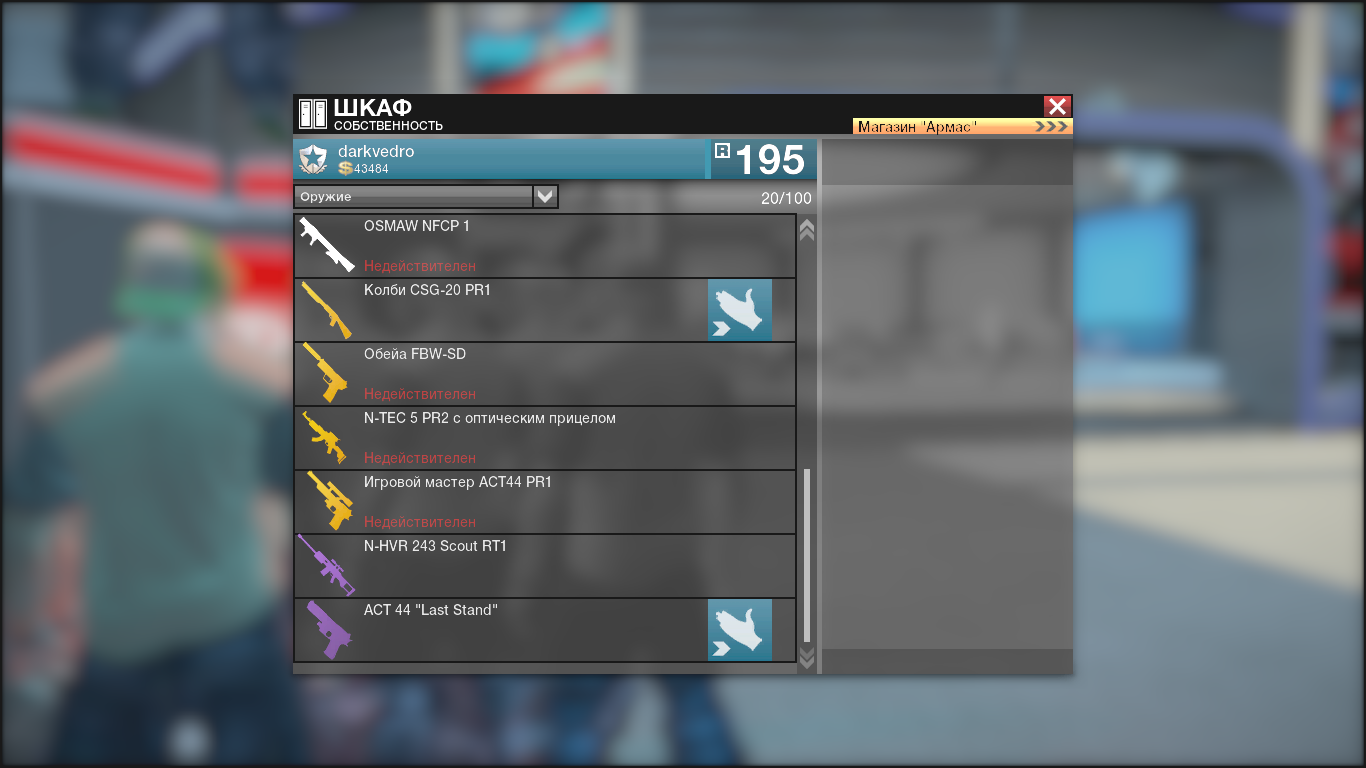Open the Магазин 'Армас' store link
The height and width of the screenshot is (768, 1366).
pyautogui.click(x=962, y=127)
